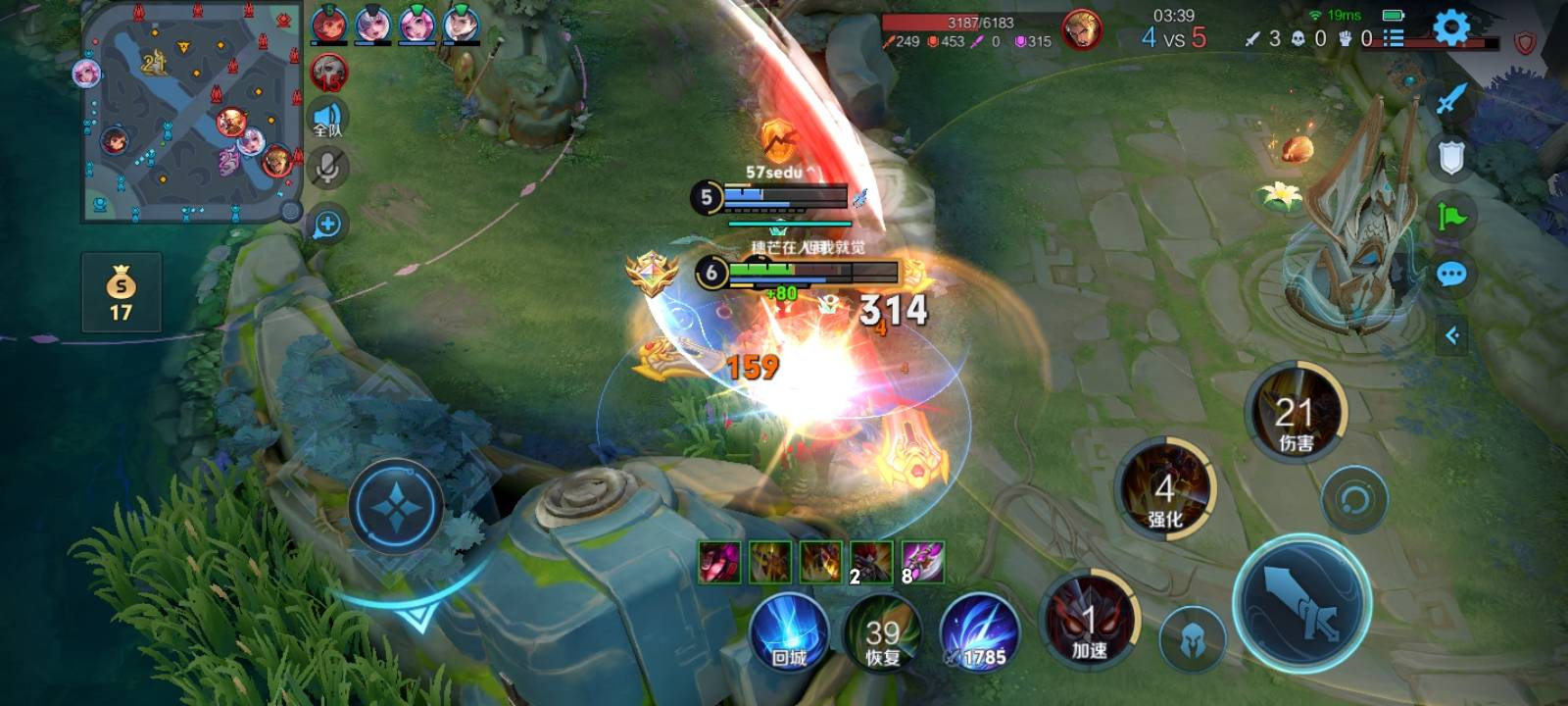
Task: Toggle the team voice speaker button
Action: pyautogui.click(x=327, y=121)
